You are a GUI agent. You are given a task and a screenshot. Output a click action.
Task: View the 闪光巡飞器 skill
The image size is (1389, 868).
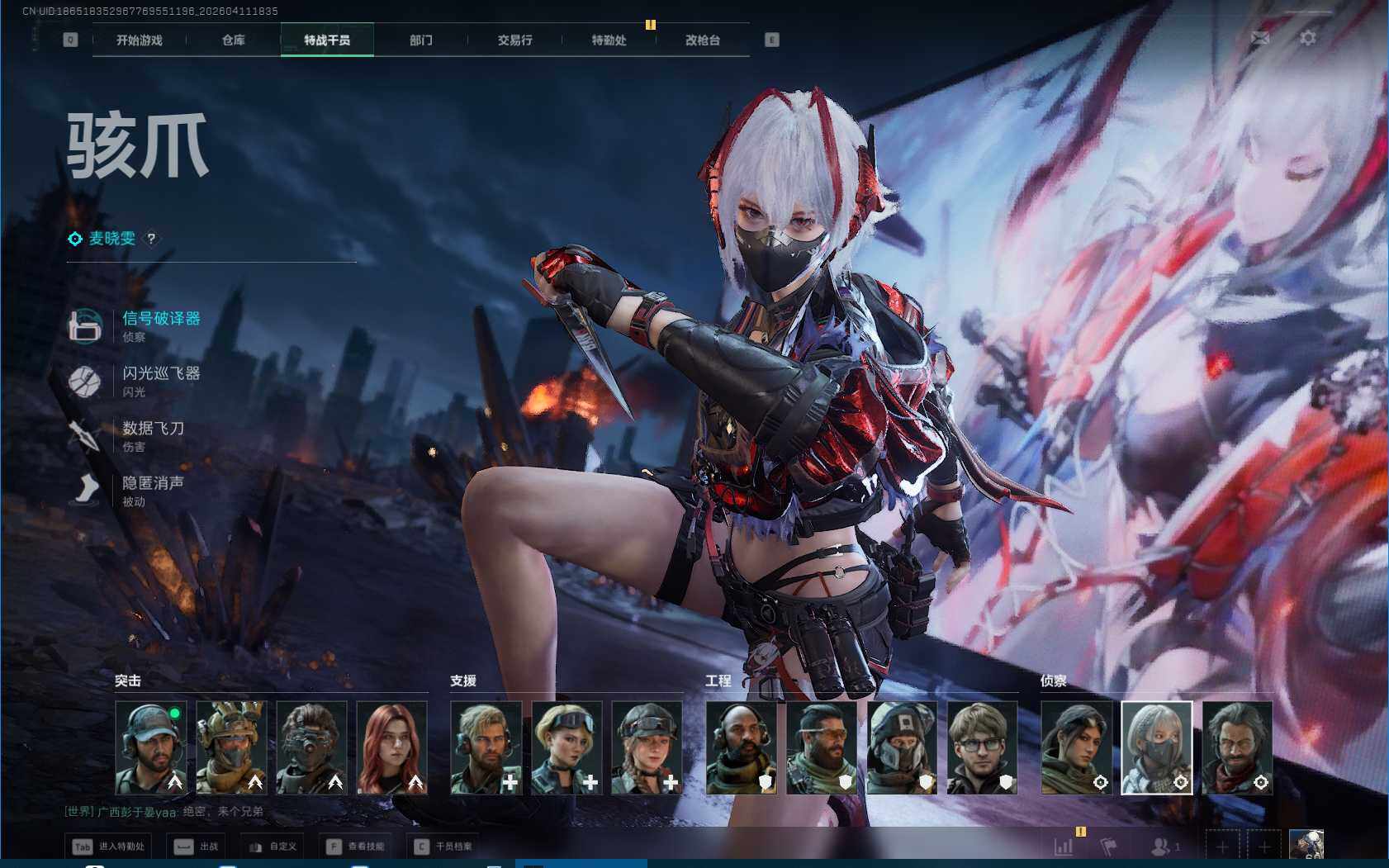point(161,374)
